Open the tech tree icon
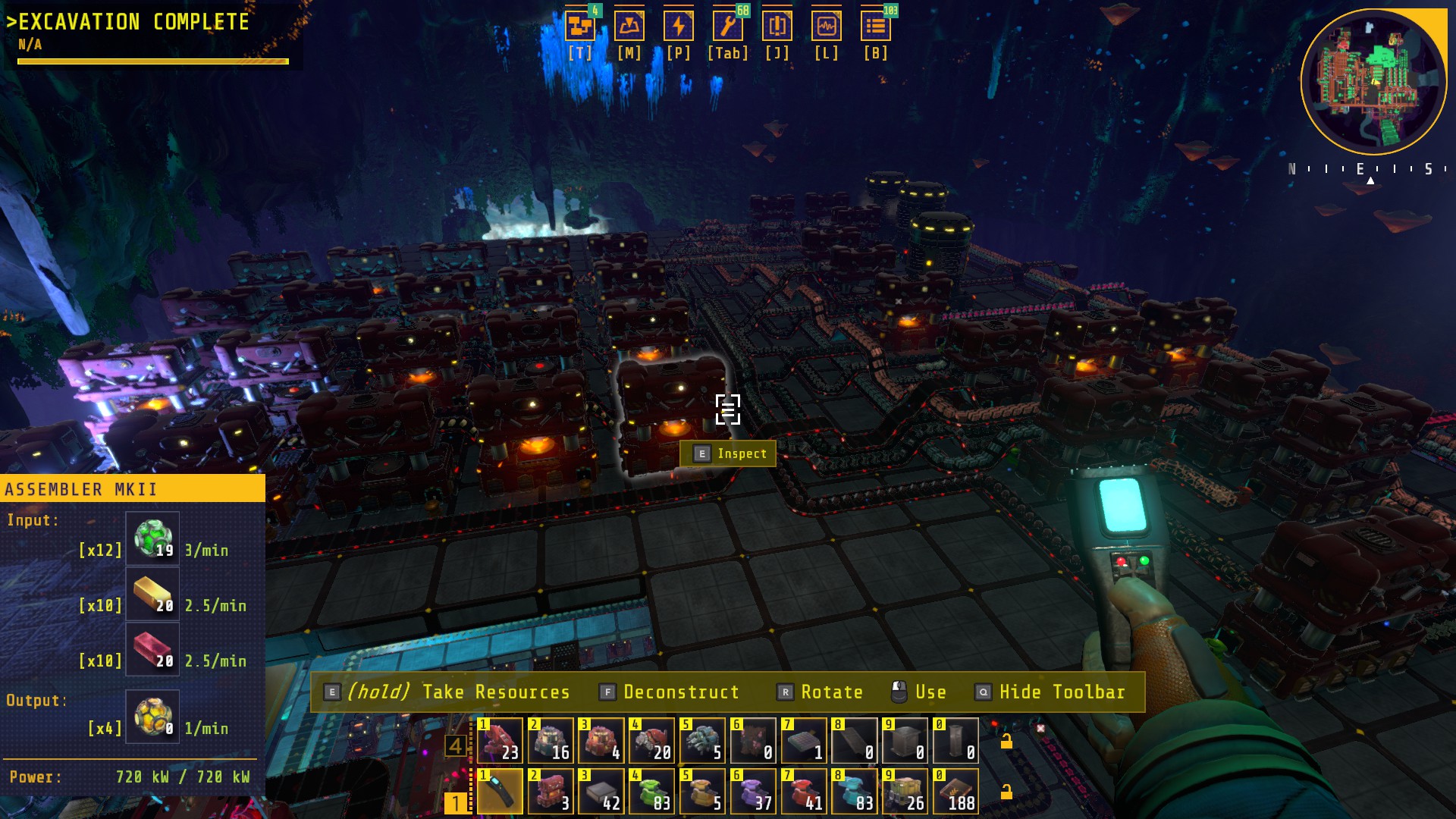 click(580, 27)
